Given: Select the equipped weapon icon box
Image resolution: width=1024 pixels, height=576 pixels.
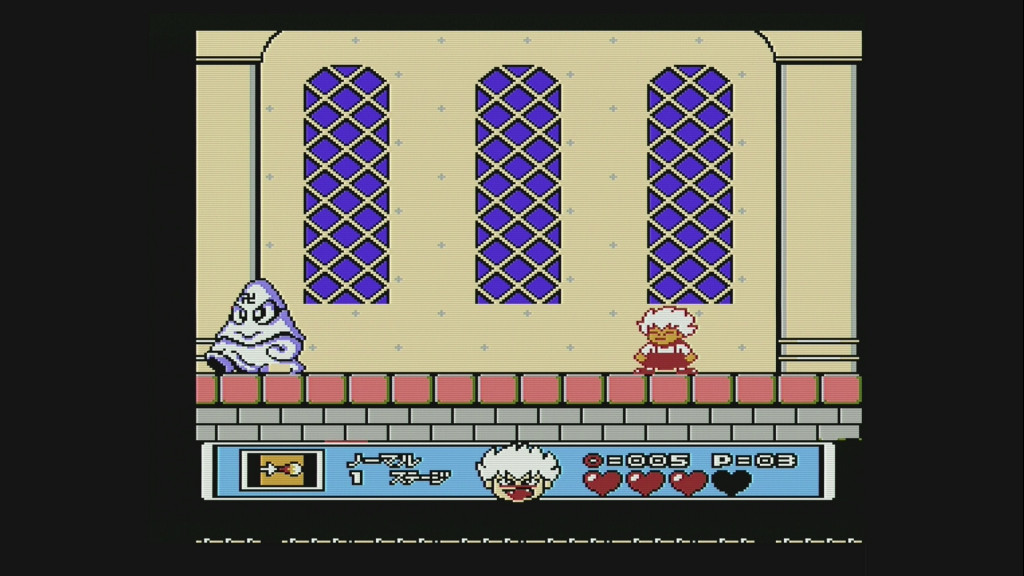Looking at the screenshot, I should point(282,470).
